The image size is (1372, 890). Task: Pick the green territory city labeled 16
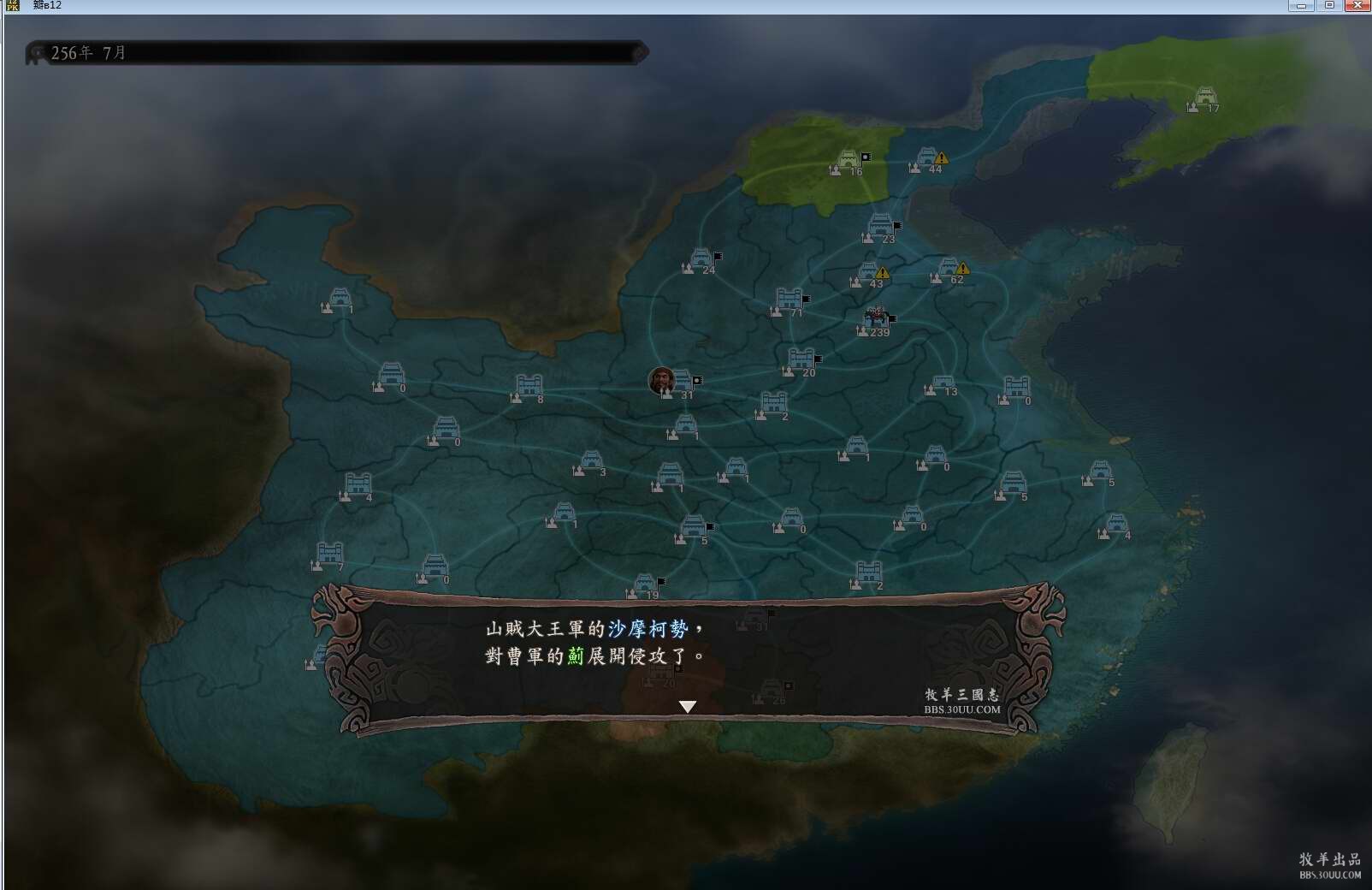coord(848,161)
